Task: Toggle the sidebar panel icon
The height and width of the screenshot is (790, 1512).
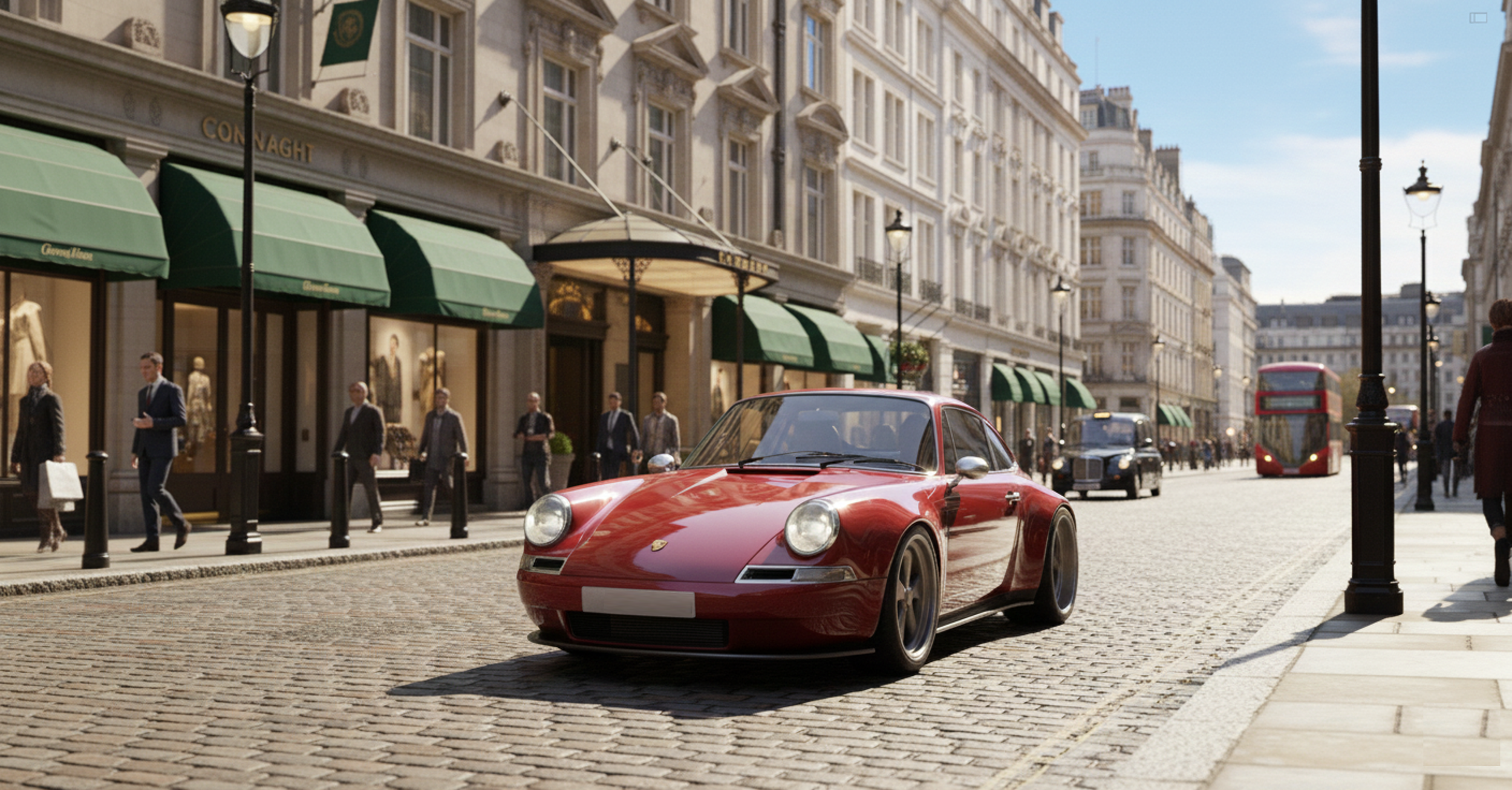Action: click(x=1478, y=18)
